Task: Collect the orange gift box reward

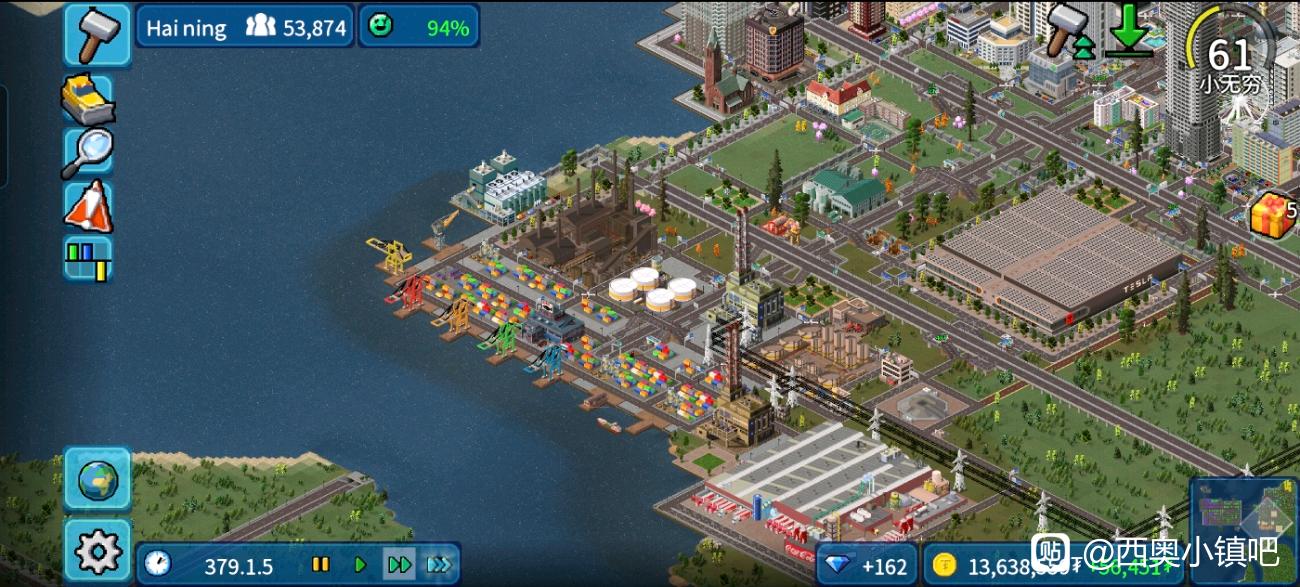Action: [1272, 213]
